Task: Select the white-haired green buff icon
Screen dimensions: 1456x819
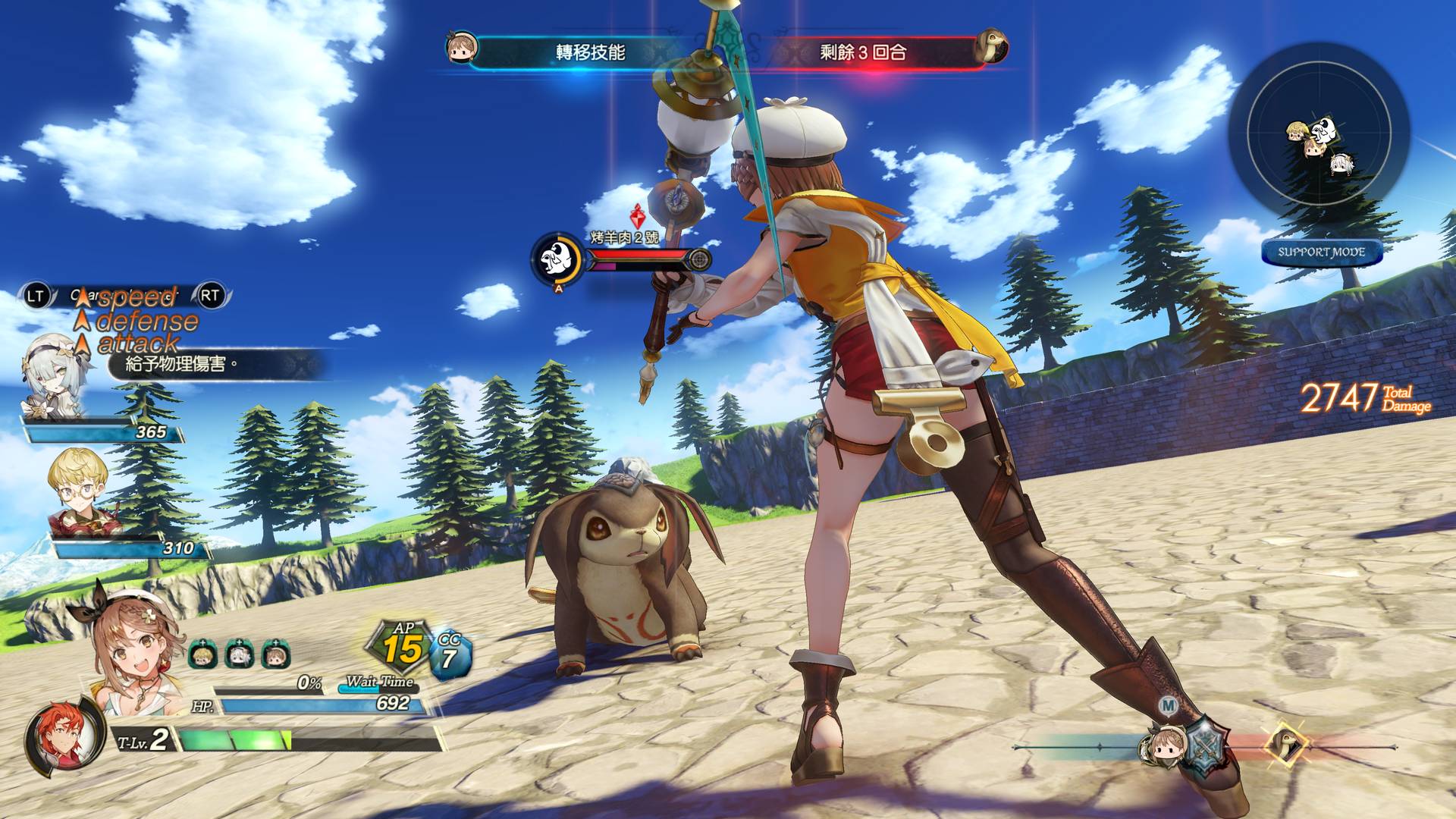Action: 239,654
